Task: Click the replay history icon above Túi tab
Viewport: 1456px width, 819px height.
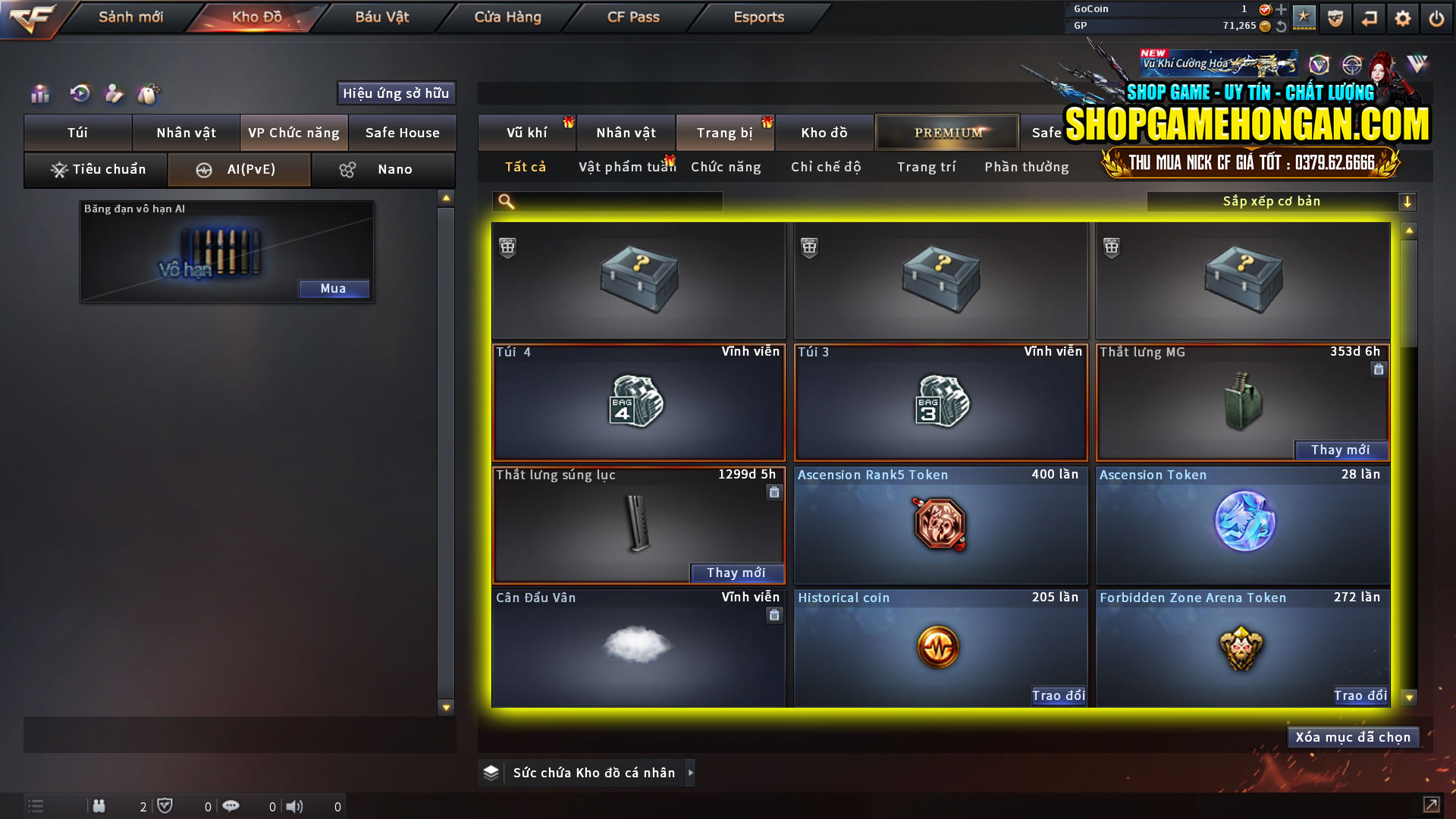Action: point(79,93)
